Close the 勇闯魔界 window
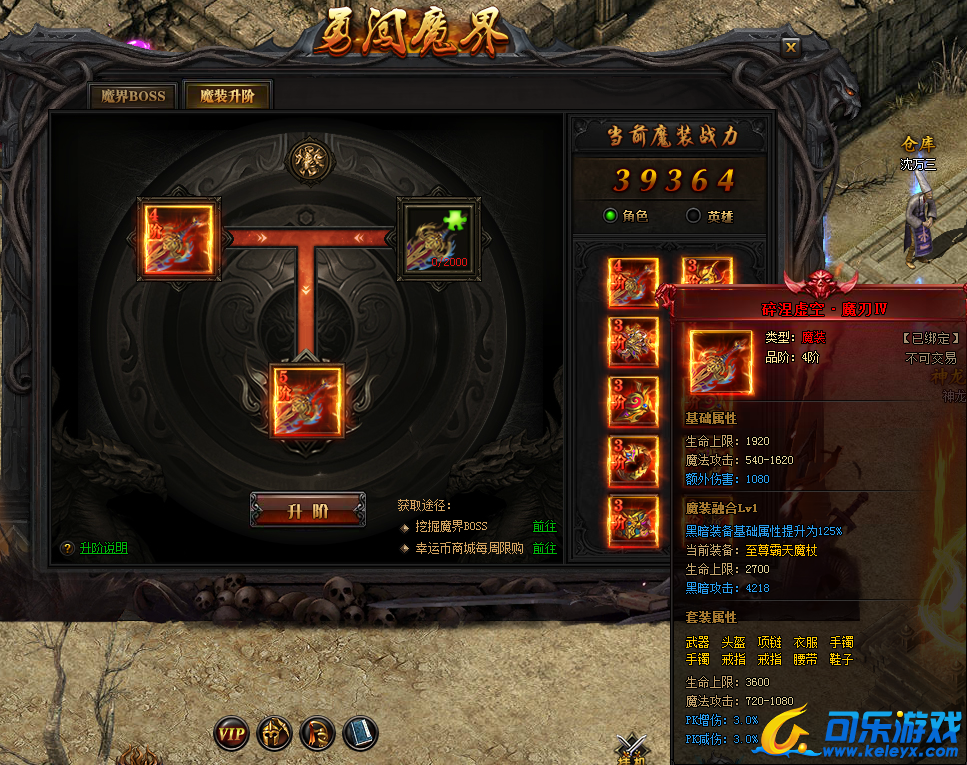 (x=791, y=46)
